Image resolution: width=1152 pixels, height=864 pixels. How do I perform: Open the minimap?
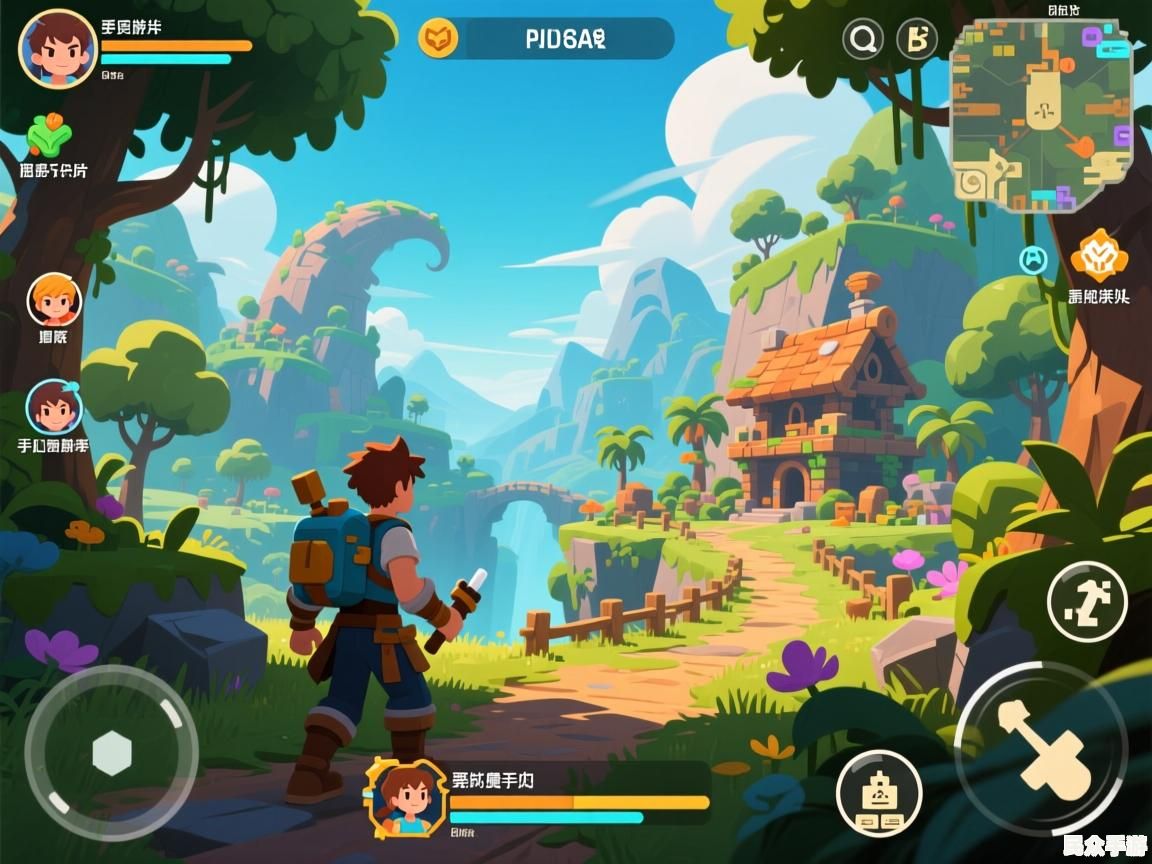click(1040, 116)
